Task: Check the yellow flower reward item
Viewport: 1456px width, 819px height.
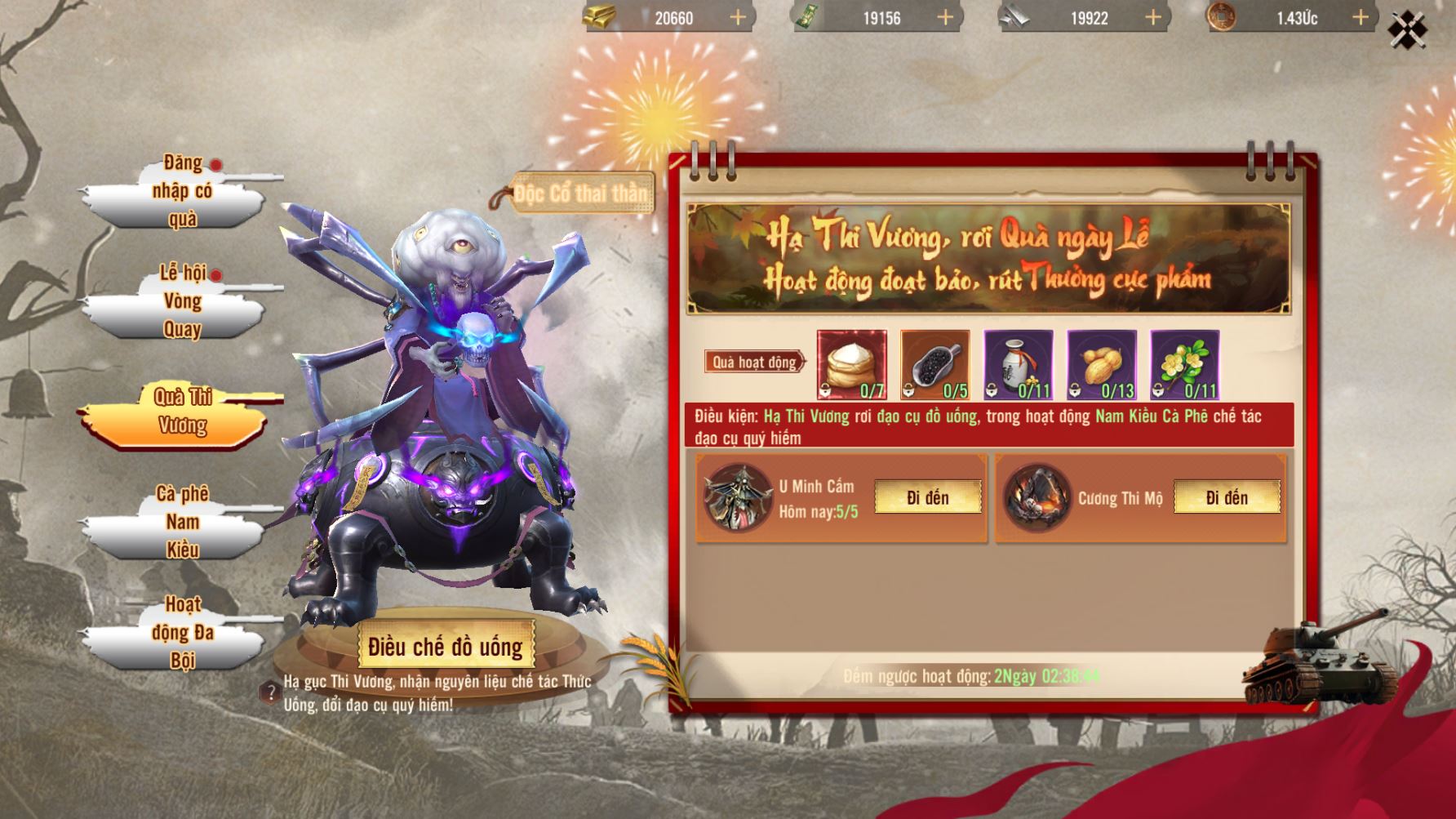Action: (1184, 364)
